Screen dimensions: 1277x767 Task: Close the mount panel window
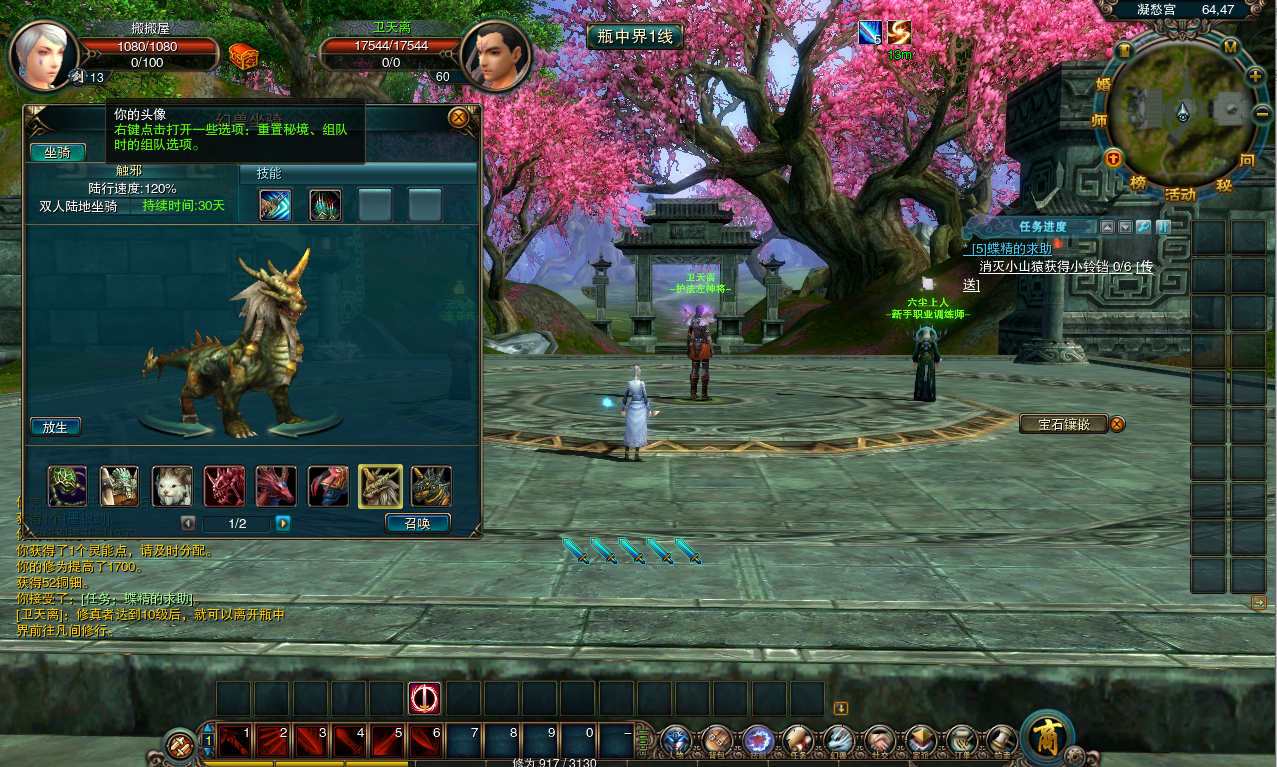pos(459,118)
